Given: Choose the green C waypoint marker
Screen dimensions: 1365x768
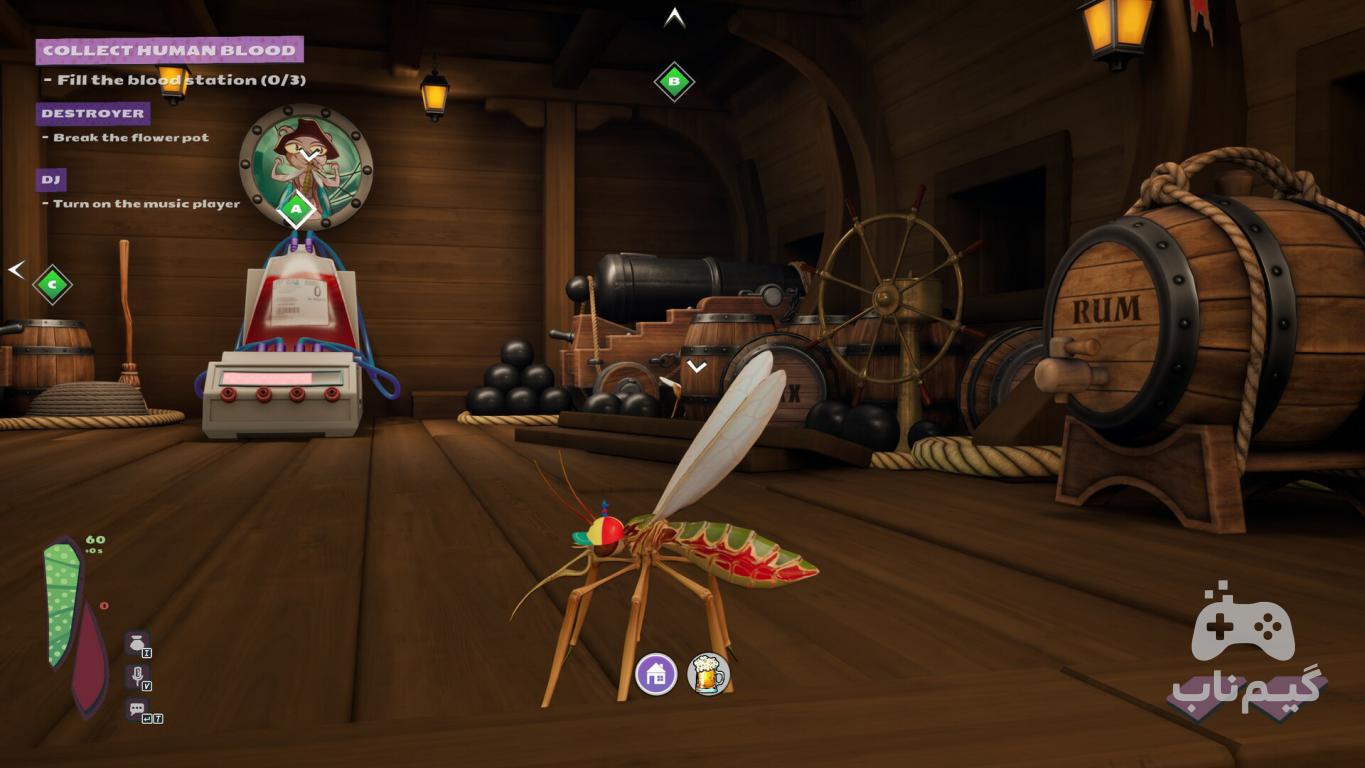Looking at the screenshot, I should [52, 285].
